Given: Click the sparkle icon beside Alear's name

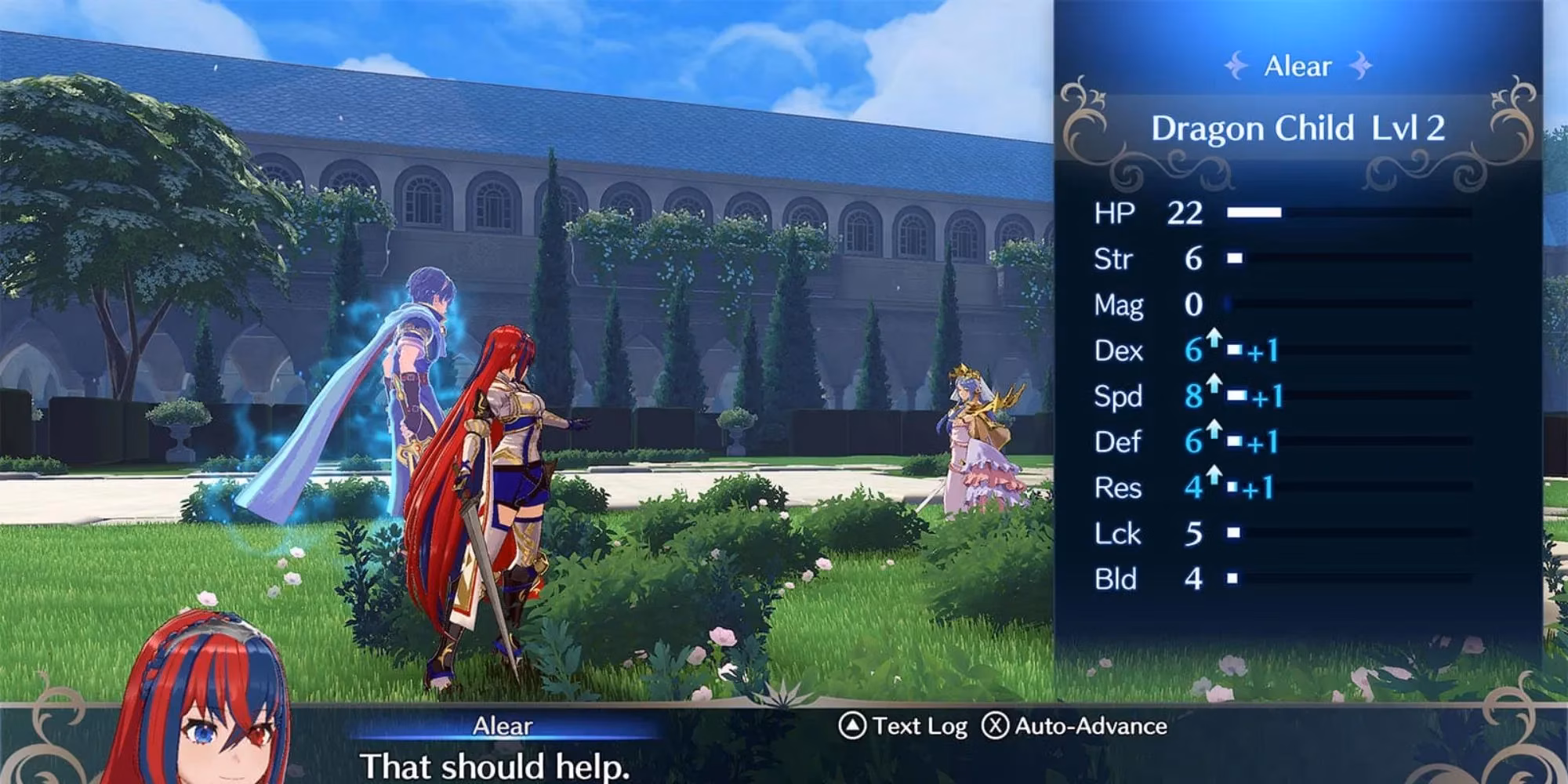Looking at the screenshot, I should [x=1236, y=67].
